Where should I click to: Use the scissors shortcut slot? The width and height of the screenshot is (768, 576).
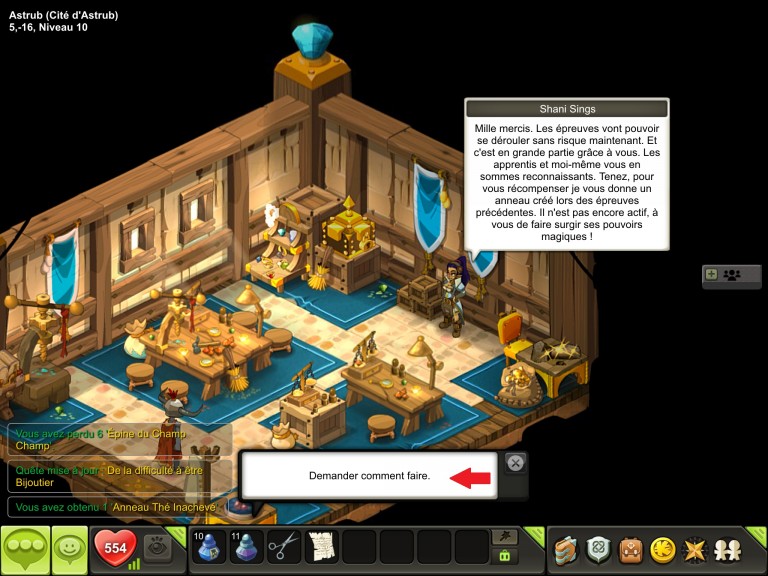284,547
